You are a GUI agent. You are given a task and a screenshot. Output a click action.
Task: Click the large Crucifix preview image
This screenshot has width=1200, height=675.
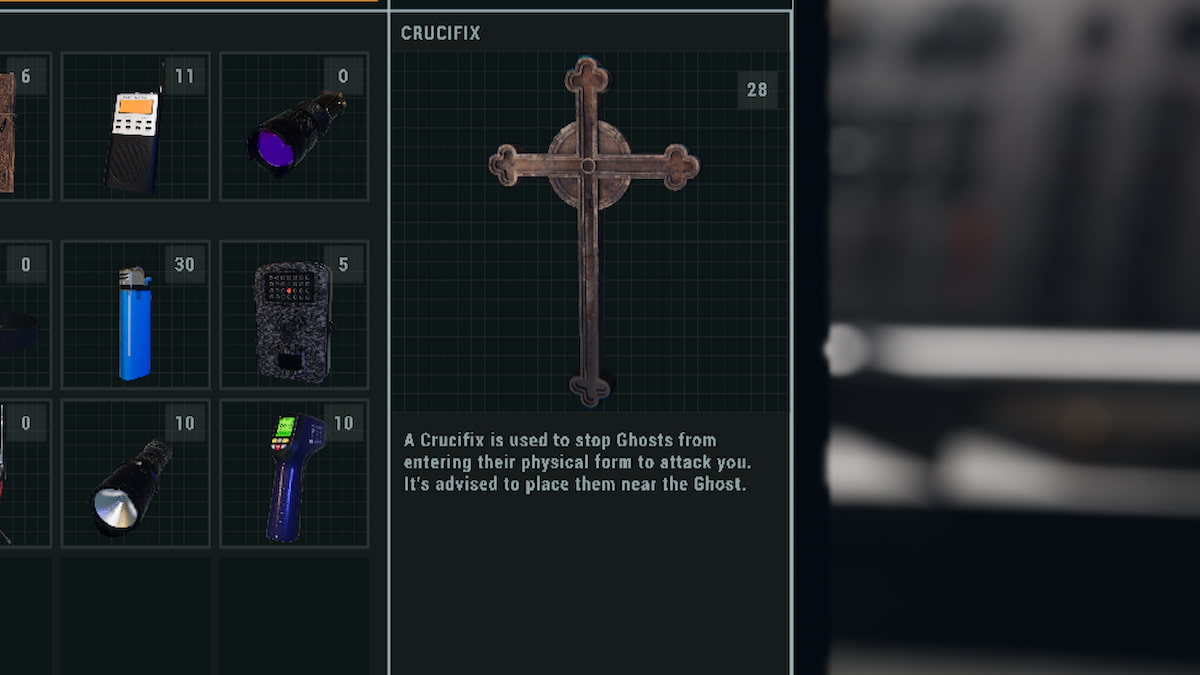point(590,232)
